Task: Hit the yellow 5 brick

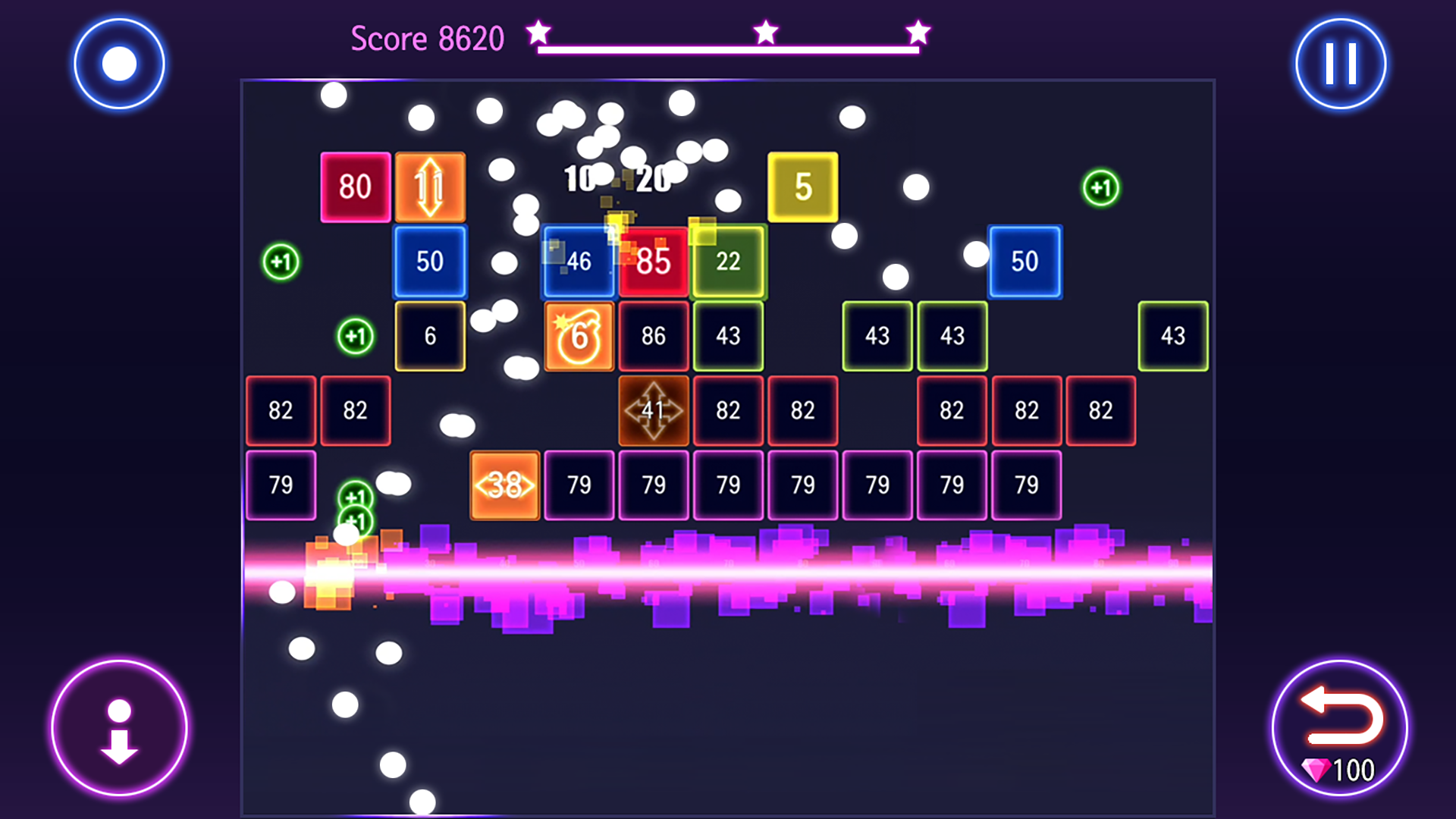Action: coord(802,186)
